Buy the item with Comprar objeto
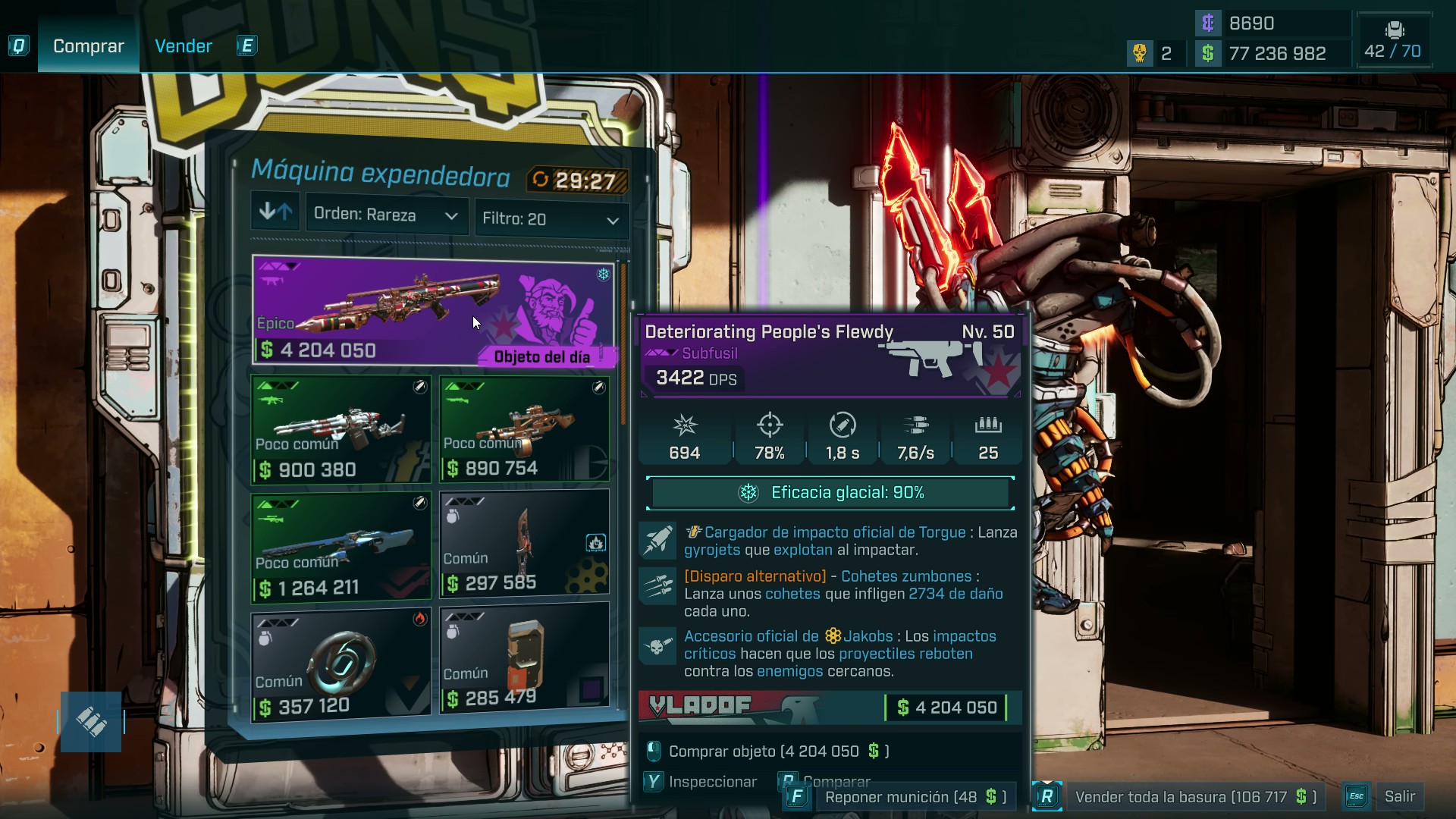Viewport: 1456px width, 819px height. [x=770, y=752]
